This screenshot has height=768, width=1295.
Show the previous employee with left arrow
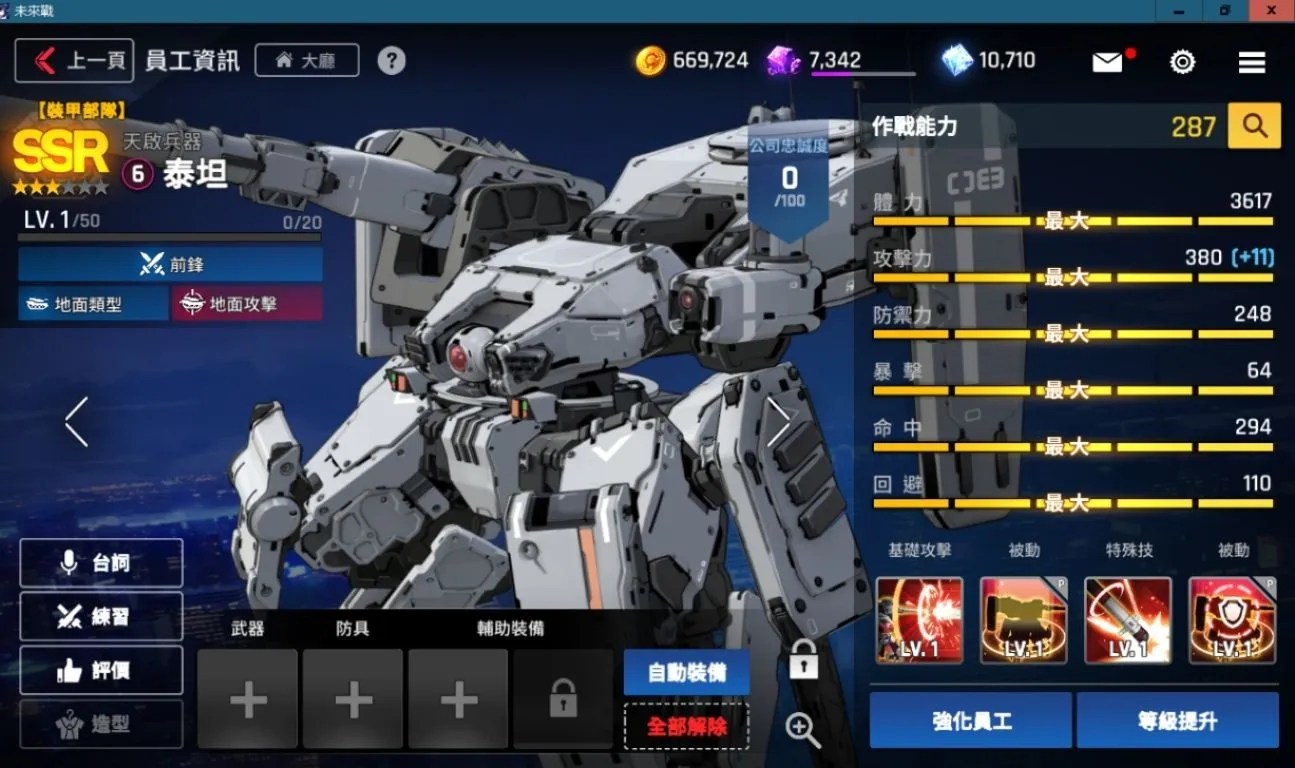pyautogui.click(x=76, y=421)
